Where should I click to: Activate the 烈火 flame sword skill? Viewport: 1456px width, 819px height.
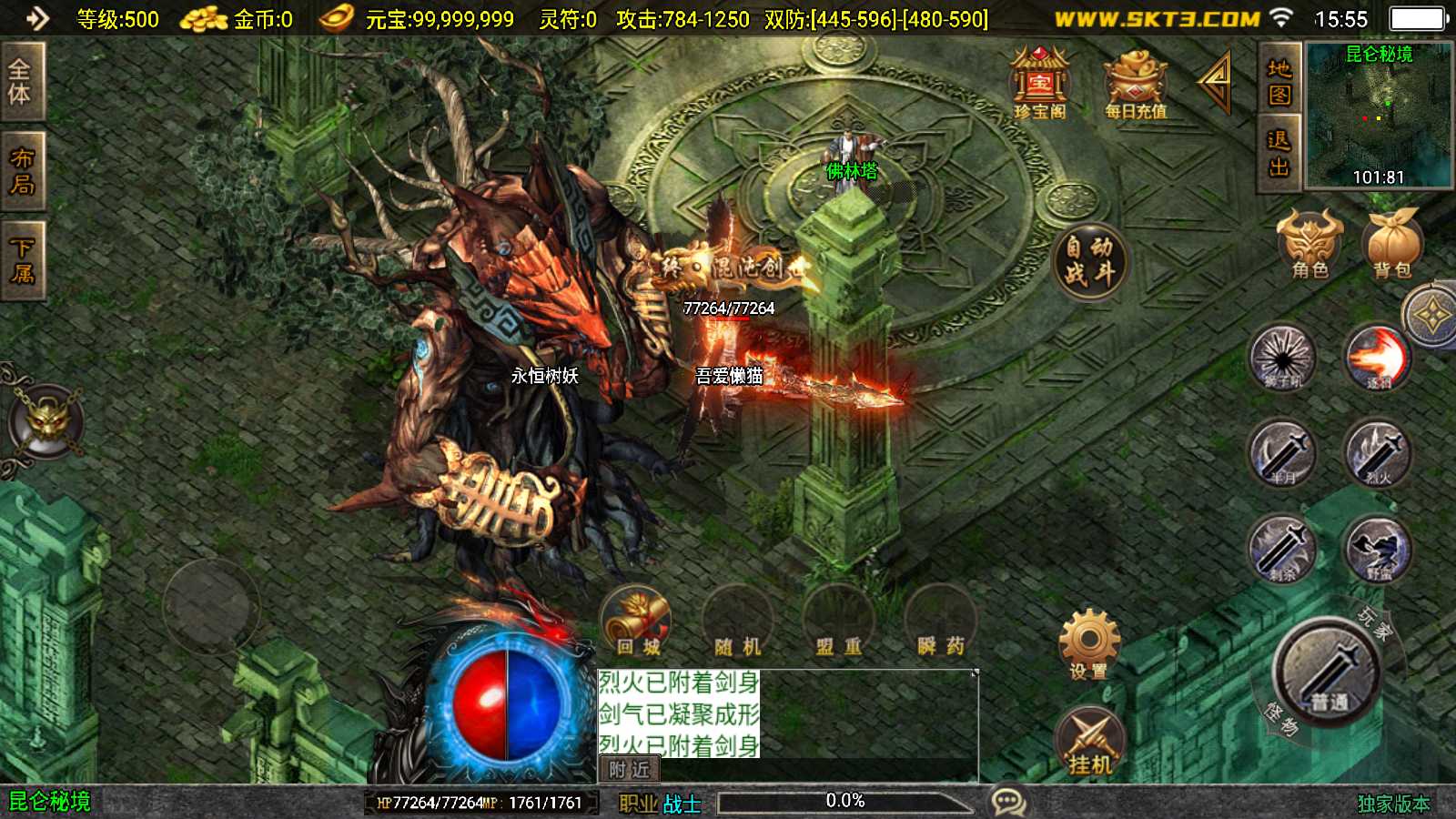pos(1378,453)
